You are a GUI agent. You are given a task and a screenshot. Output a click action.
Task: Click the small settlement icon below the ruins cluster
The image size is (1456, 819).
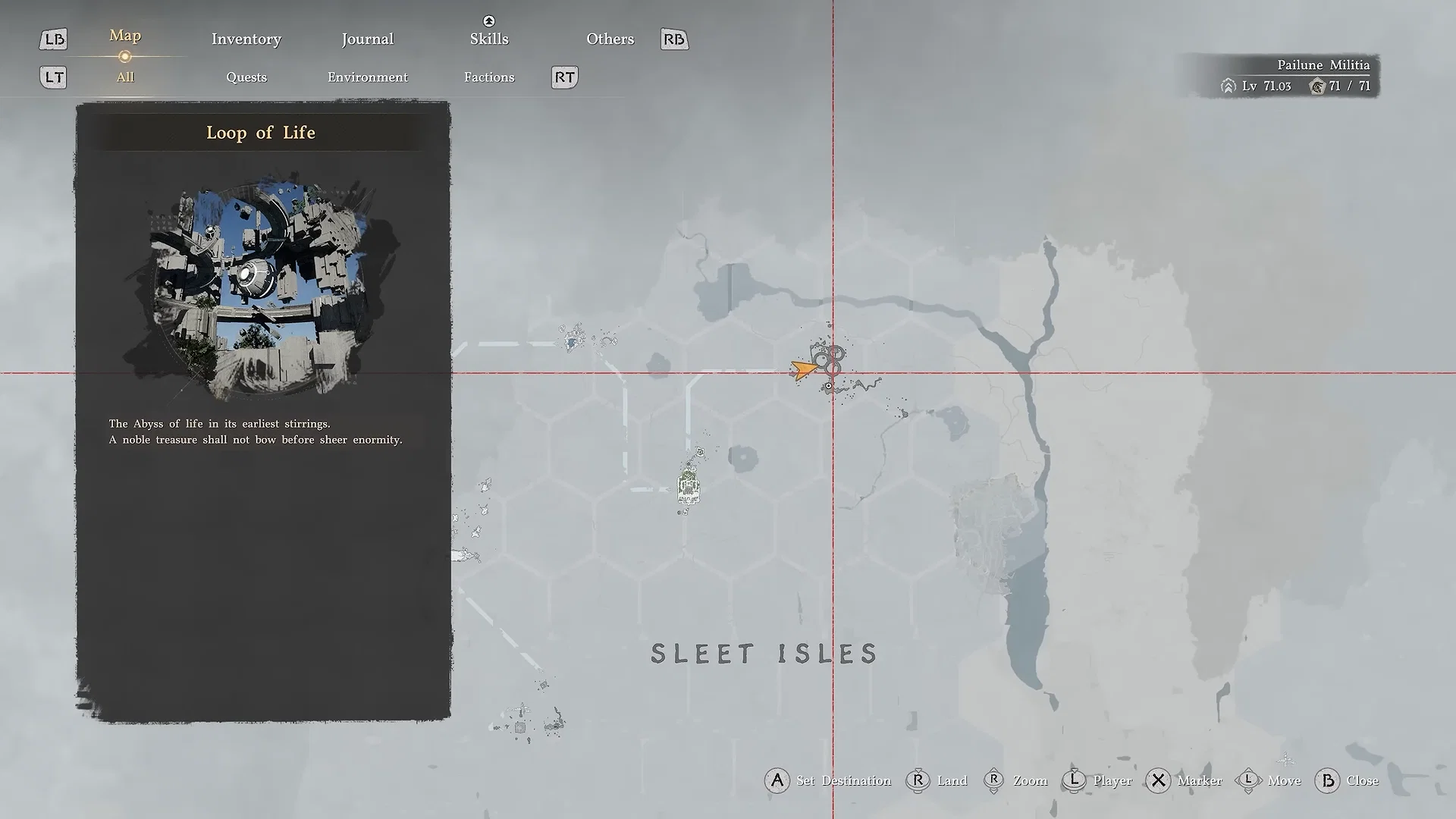tap(689, 489)
